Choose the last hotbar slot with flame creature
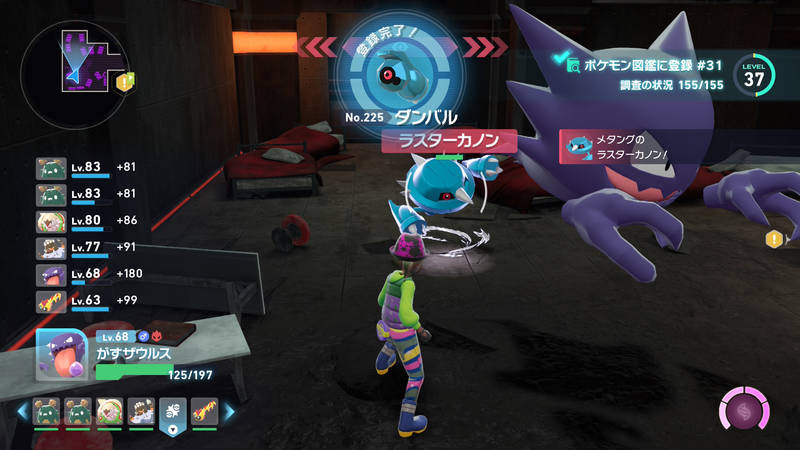 (x=205, y=411)
